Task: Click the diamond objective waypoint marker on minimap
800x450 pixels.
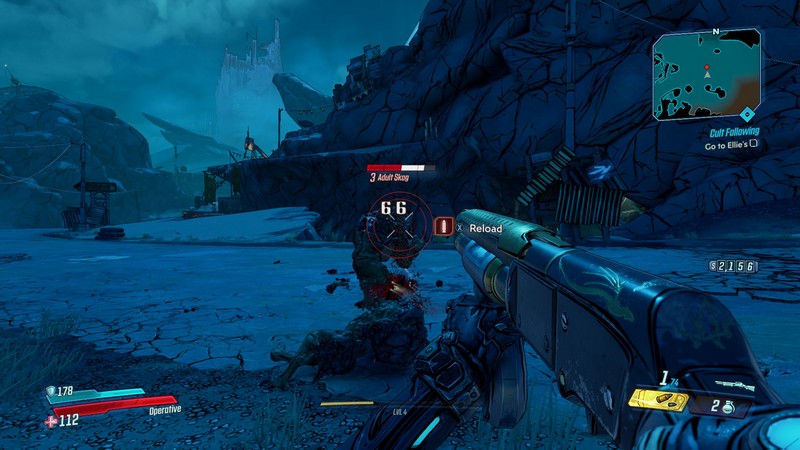Action: pos(746,114)
